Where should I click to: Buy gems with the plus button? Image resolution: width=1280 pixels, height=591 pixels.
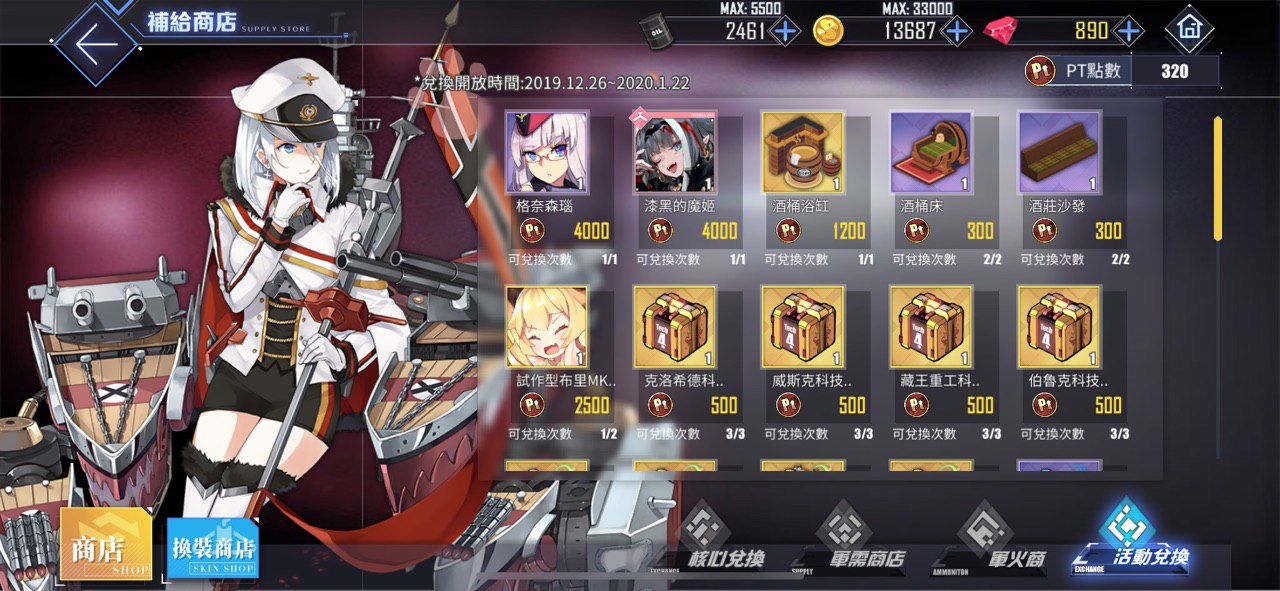pos(1129,31)
